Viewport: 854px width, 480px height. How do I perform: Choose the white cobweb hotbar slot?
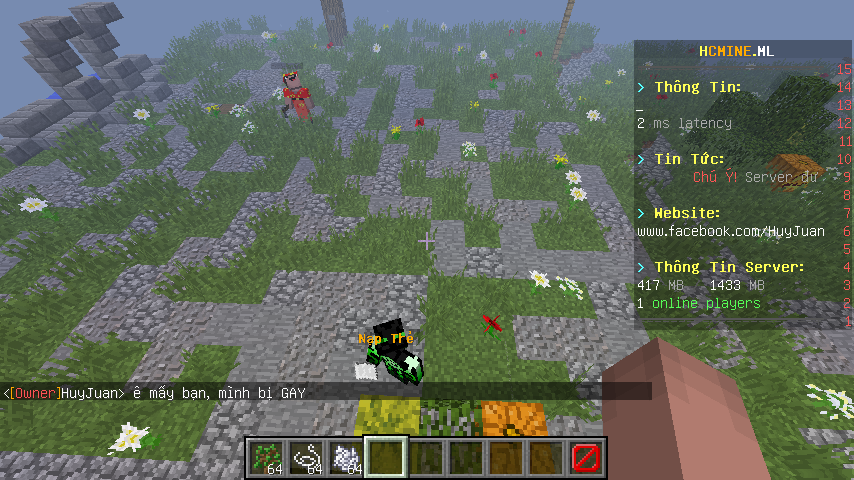[346, 459]
